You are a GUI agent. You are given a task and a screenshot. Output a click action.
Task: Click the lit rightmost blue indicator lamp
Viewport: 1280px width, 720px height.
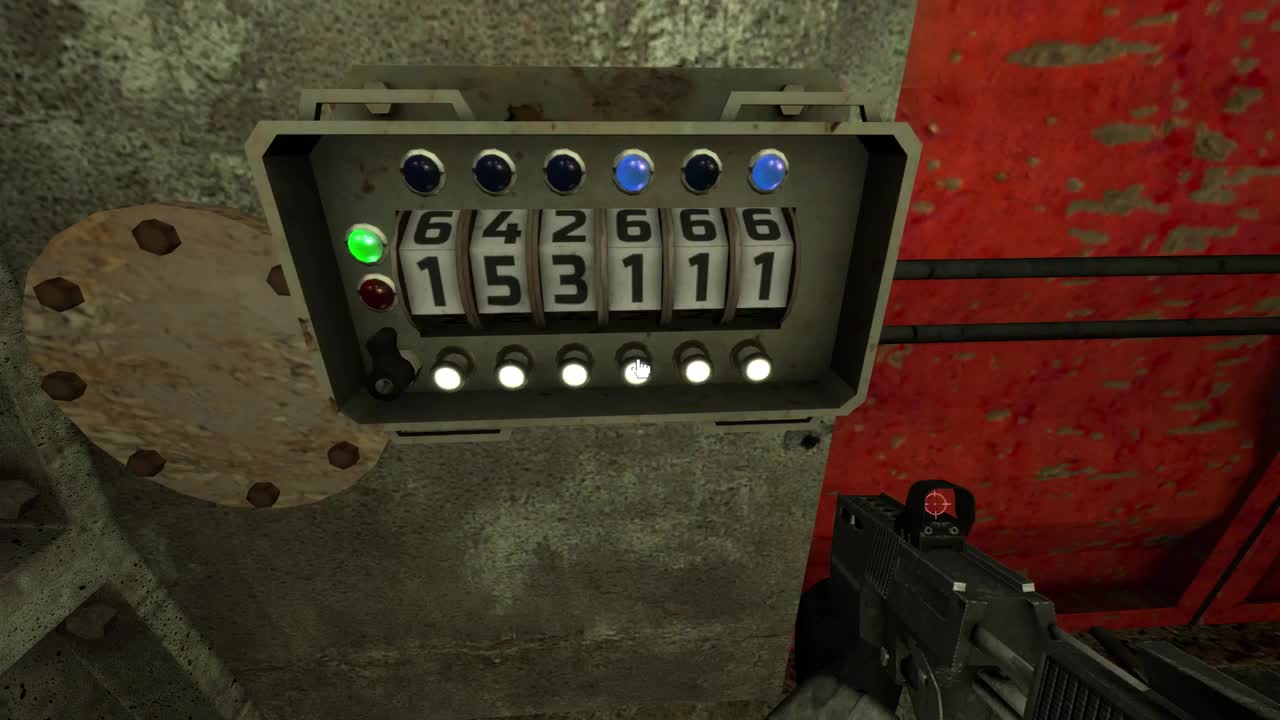click(x=769, y=170)
